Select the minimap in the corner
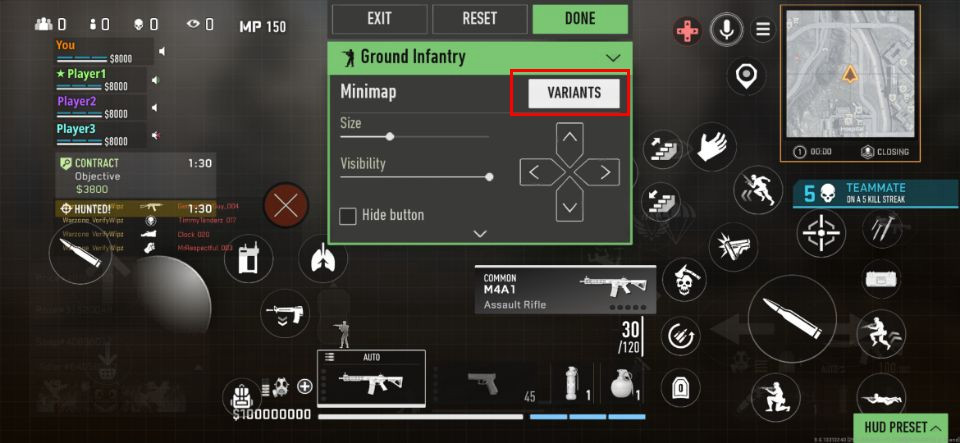The height and width of the screenshot is (443, 960). pos(850,74)
